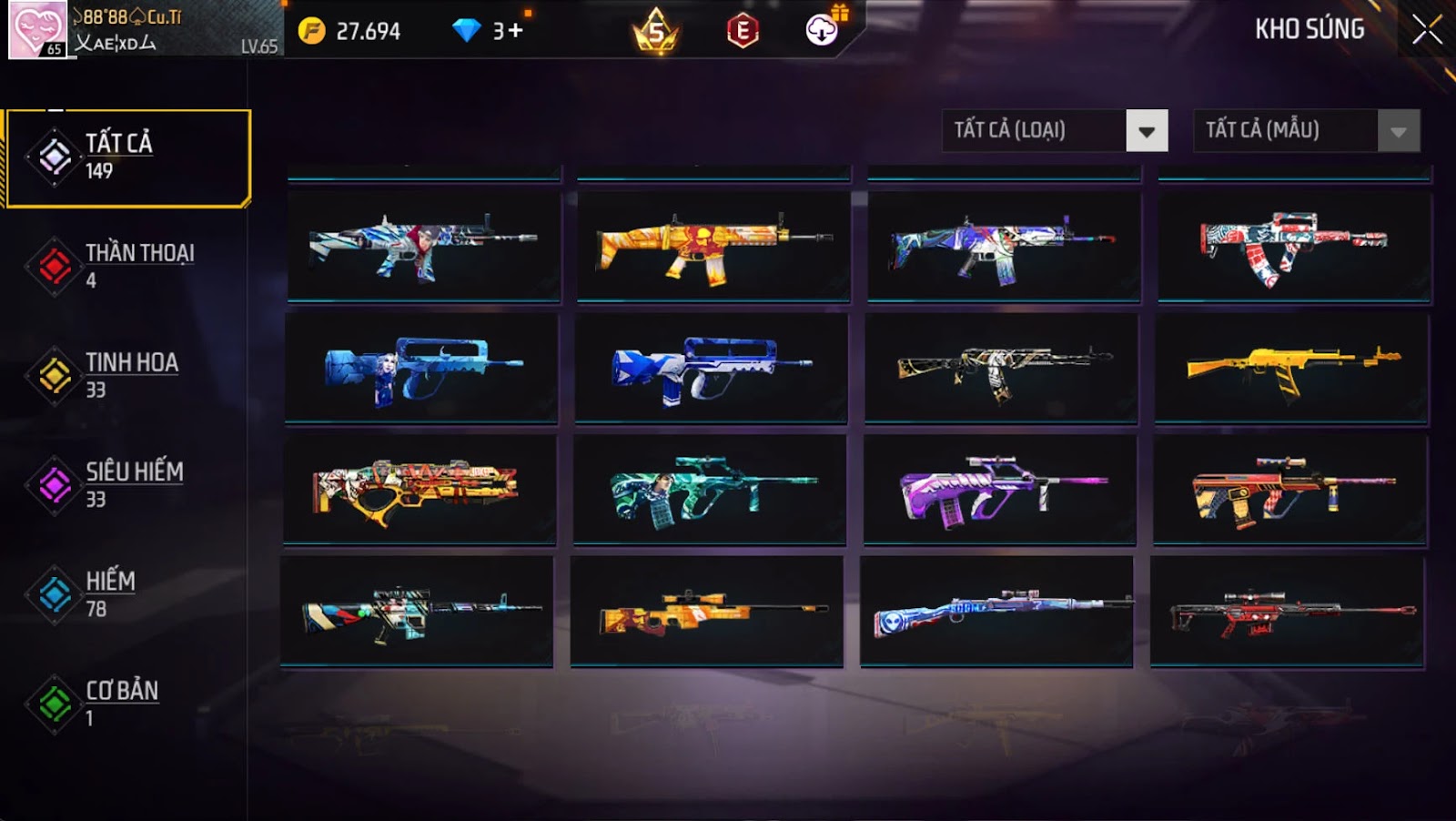Viewport: 1456px width, 821px height.
Task: Pick the light-blue FAMAS with girl artwork
Action: pos(421,368)
